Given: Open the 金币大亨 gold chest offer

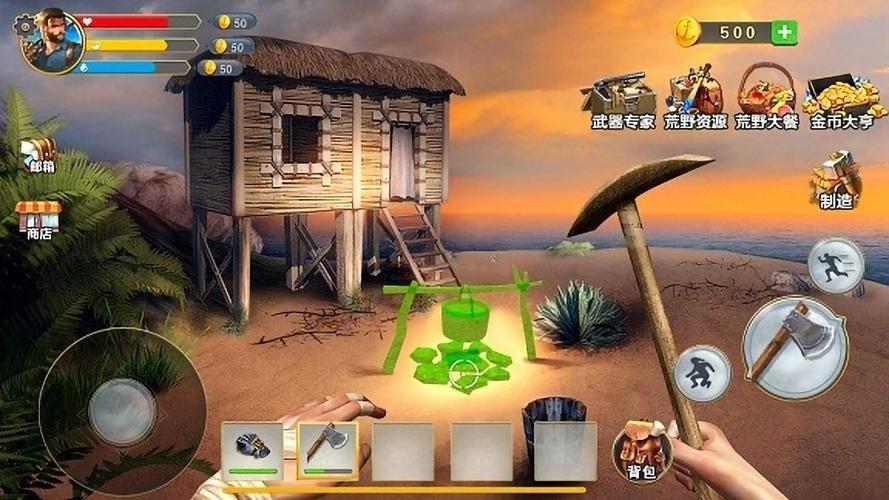Looking at the screenshot, I should (x=842, y=98).
